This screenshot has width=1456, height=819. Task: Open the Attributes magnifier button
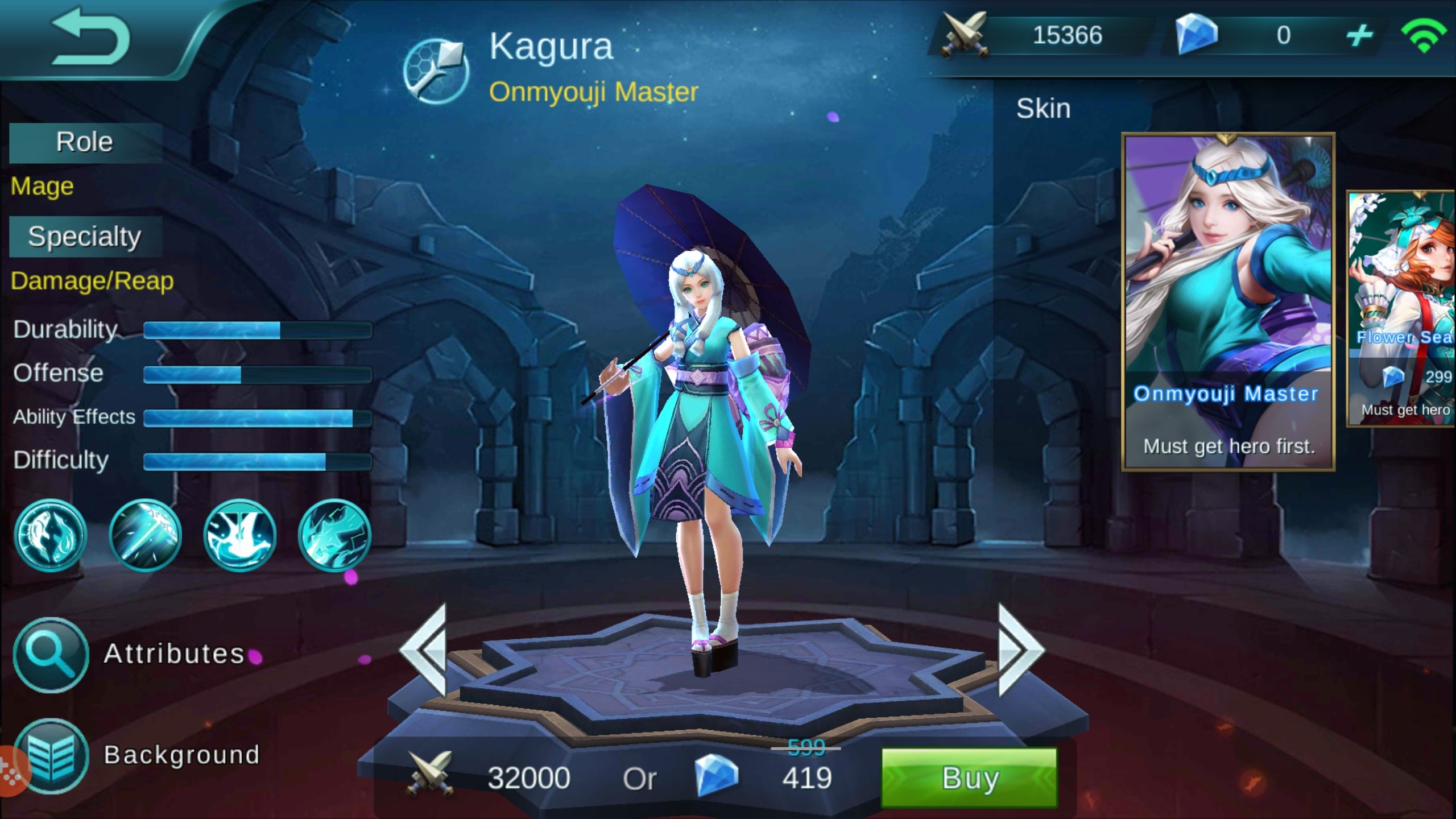pyautogui.click(x=51, y=655)
